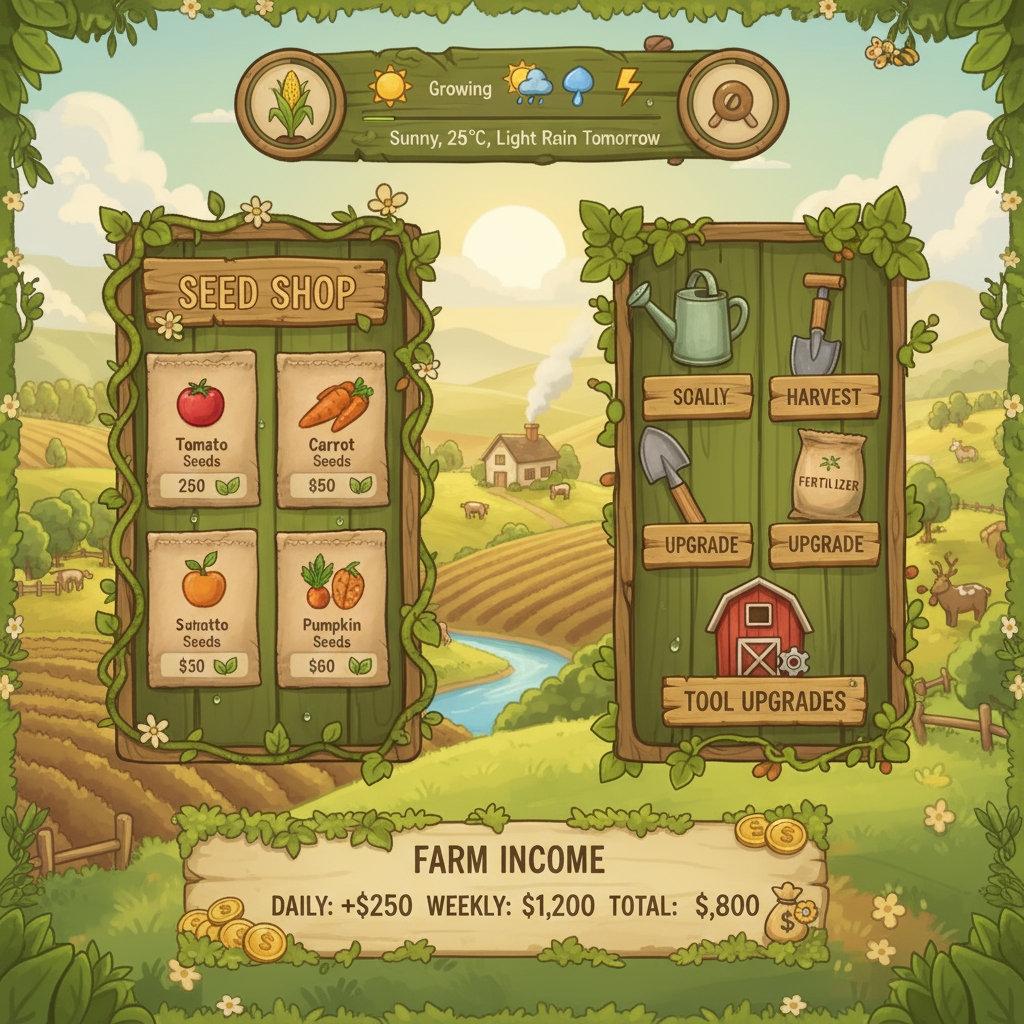The width and height of the screenshot is (1024, 1024).
Task: Buy the Tomato Seeds packet
Action: 202,428
